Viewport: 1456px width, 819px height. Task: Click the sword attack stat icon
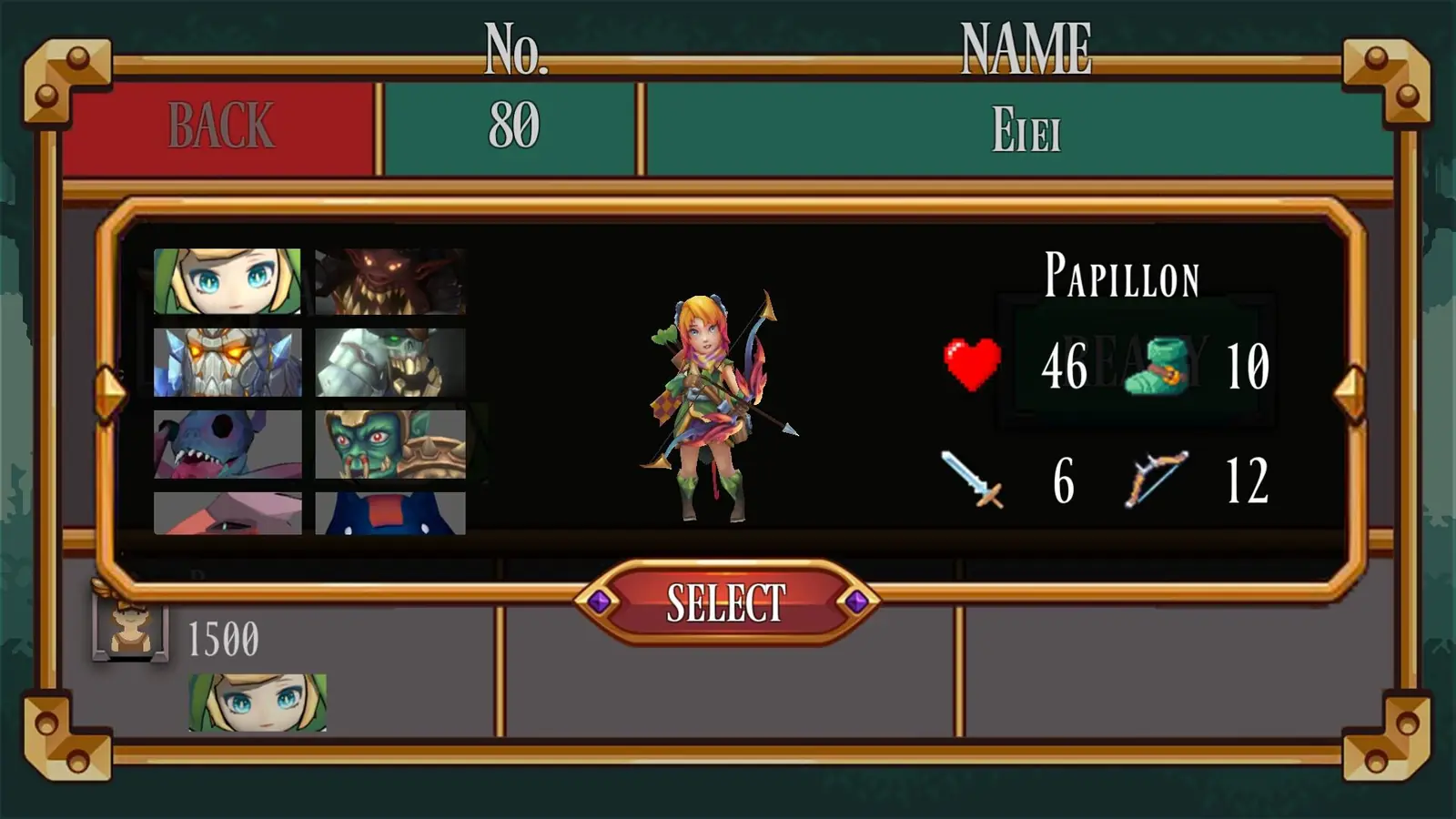coord(970,478)
